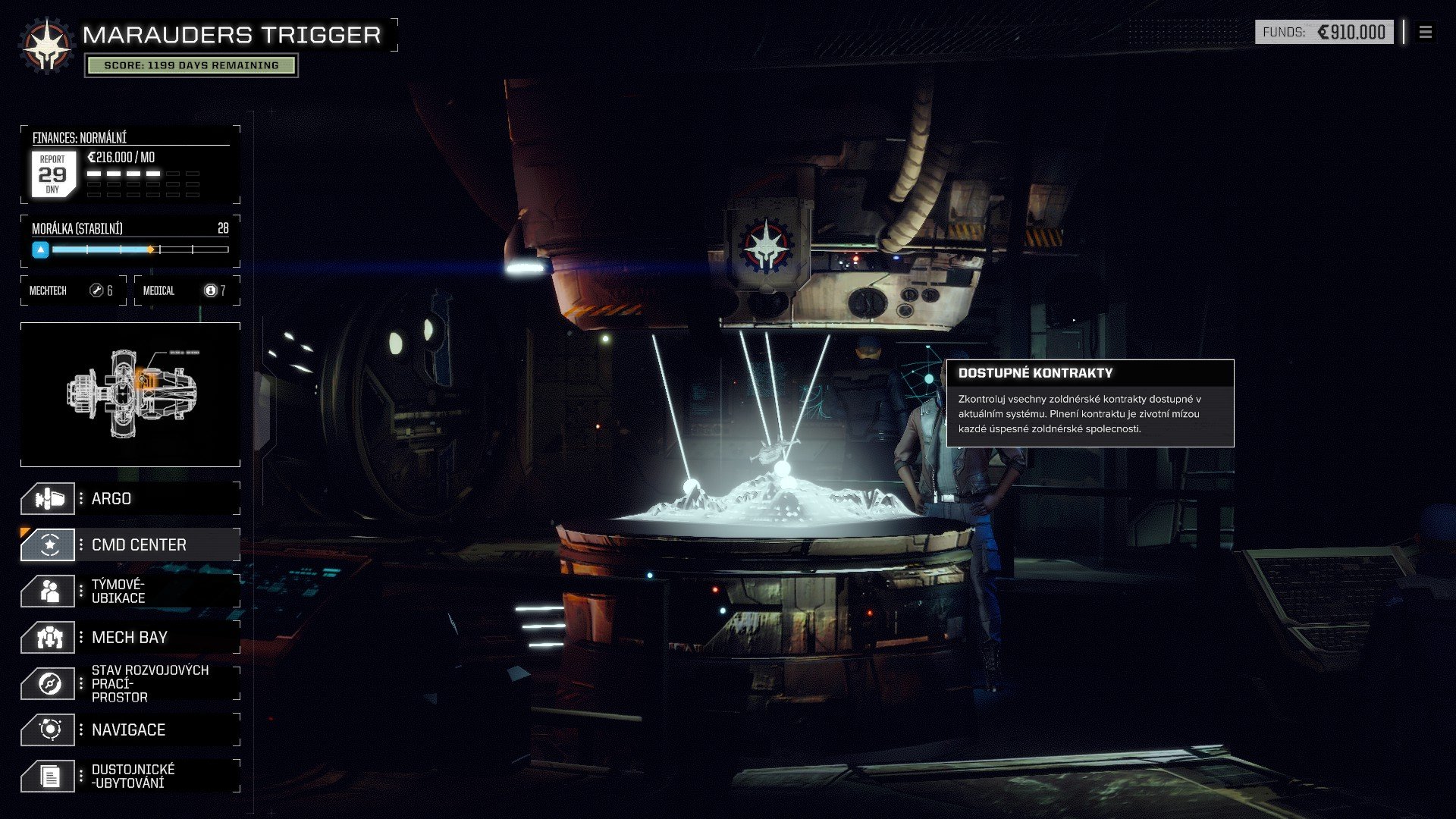Select the CMD CENTER sidebar entry
1456x819 pixels.
tap(138, 544)
